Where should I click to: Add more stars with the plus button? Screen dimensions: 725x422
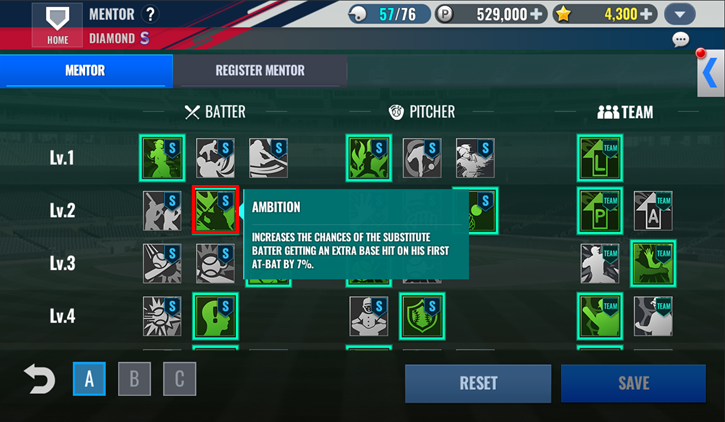(x=647, y=14)
